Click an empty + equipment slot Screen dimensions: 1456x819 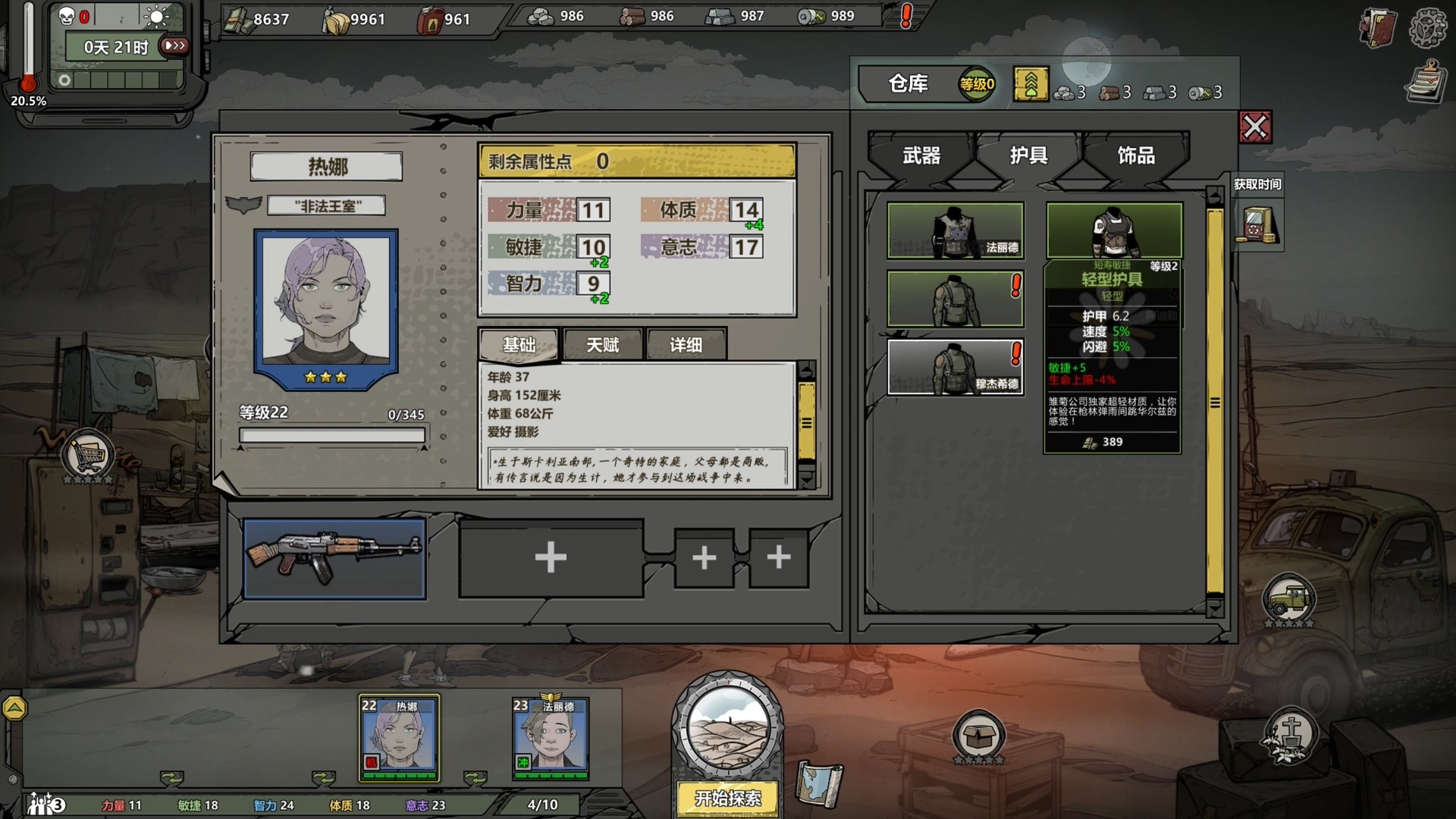coord(551,557)
